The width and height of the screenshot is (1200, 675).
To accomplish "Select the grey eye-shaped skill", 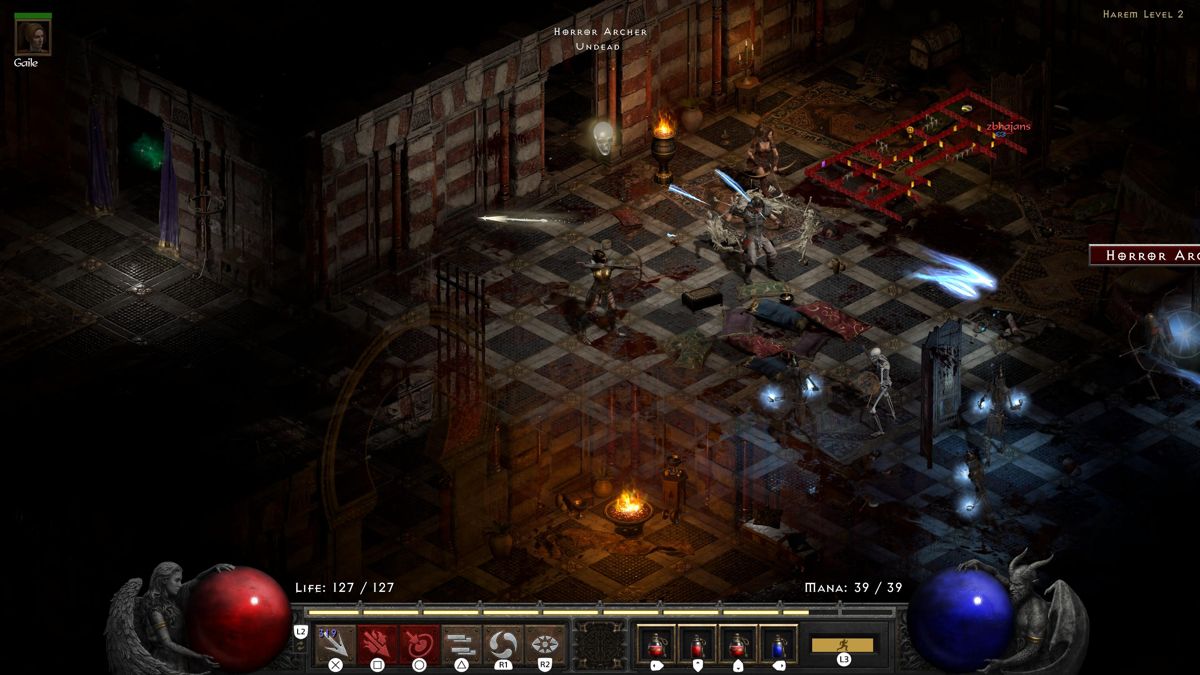I will pyautogui.click(x=545, y=644).
